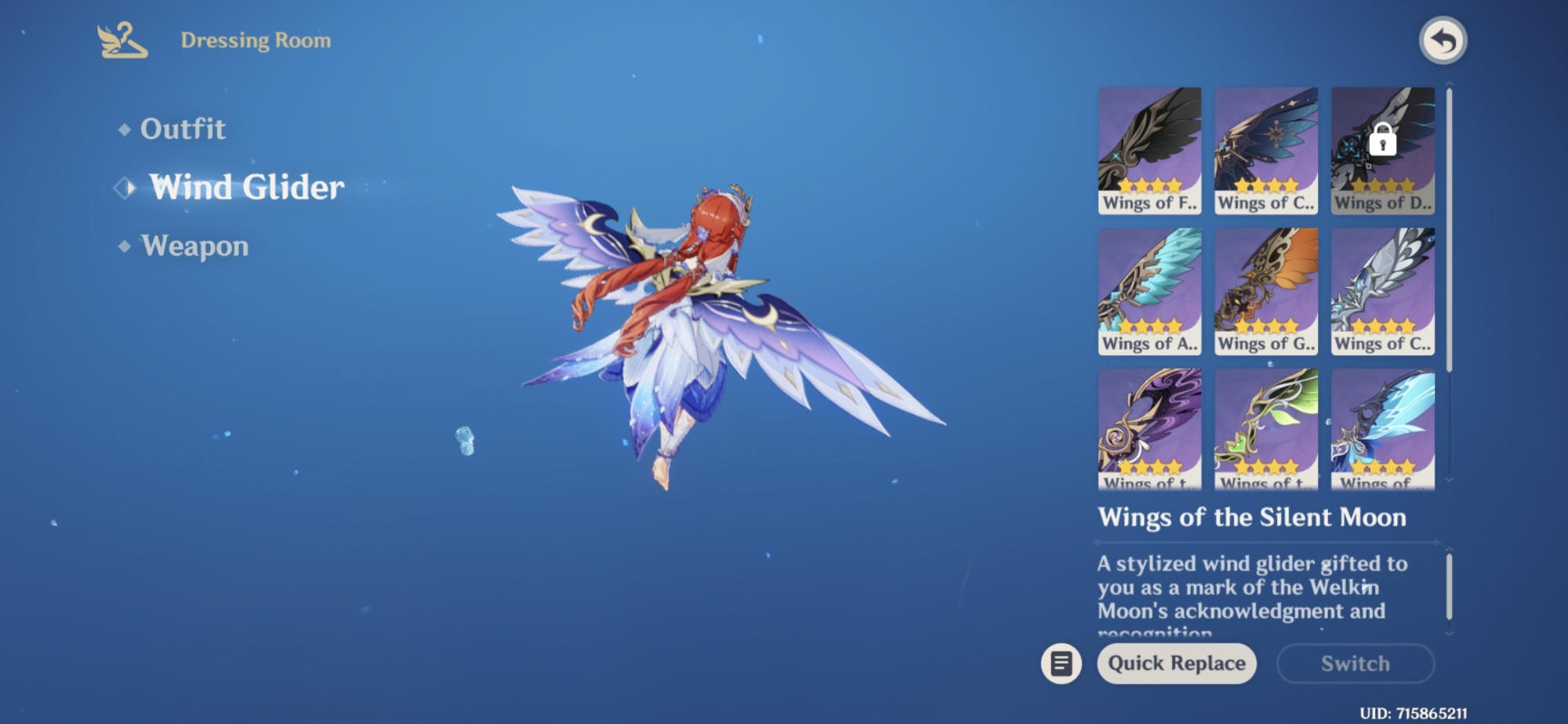Click the back arrow button
Image resolution: width=1568 pixels, height=724 pixels.
click(1443, 41)
